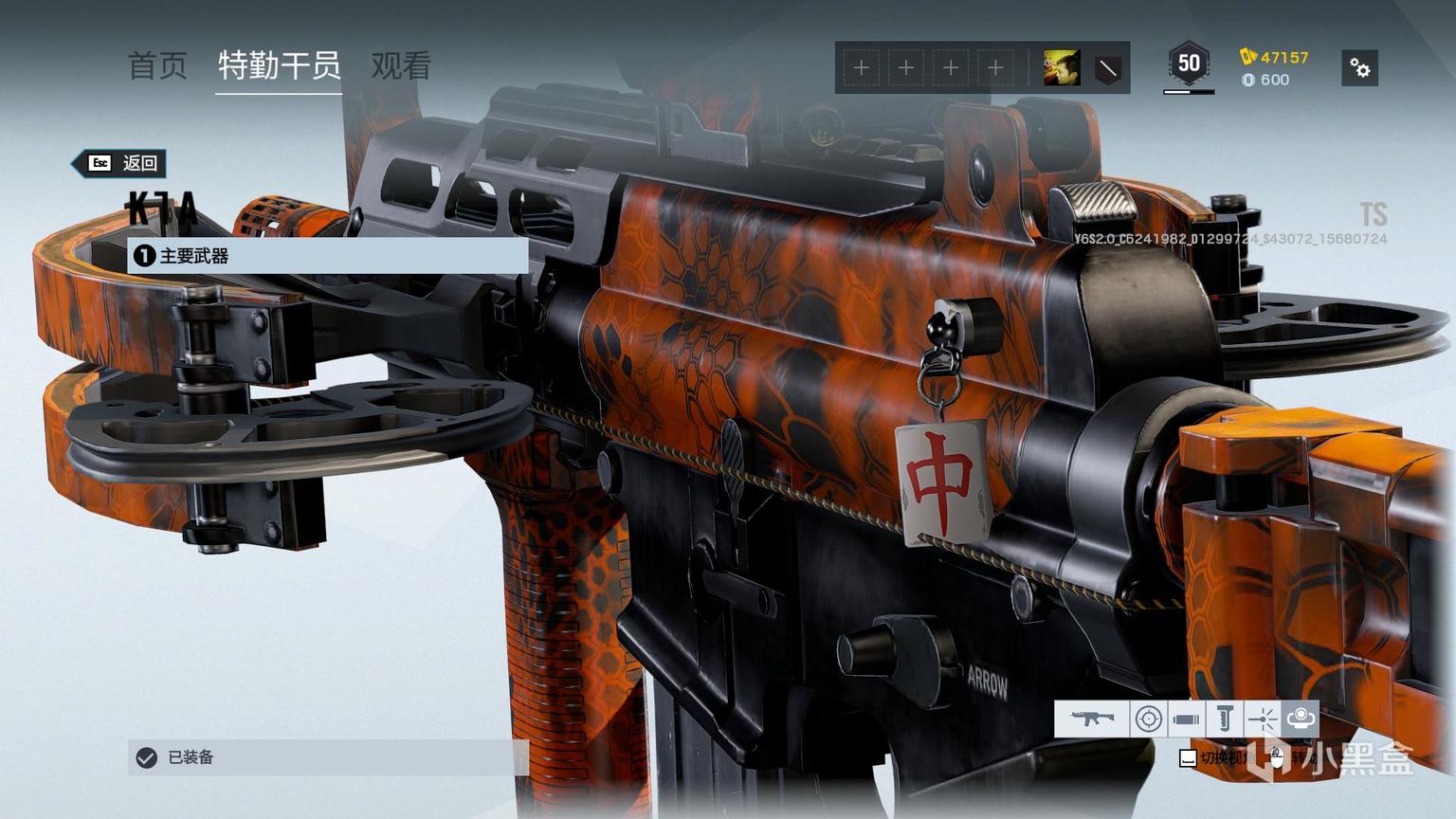Open the weapon skin category icon
1456x819 pixels.
coord(1092,719)
